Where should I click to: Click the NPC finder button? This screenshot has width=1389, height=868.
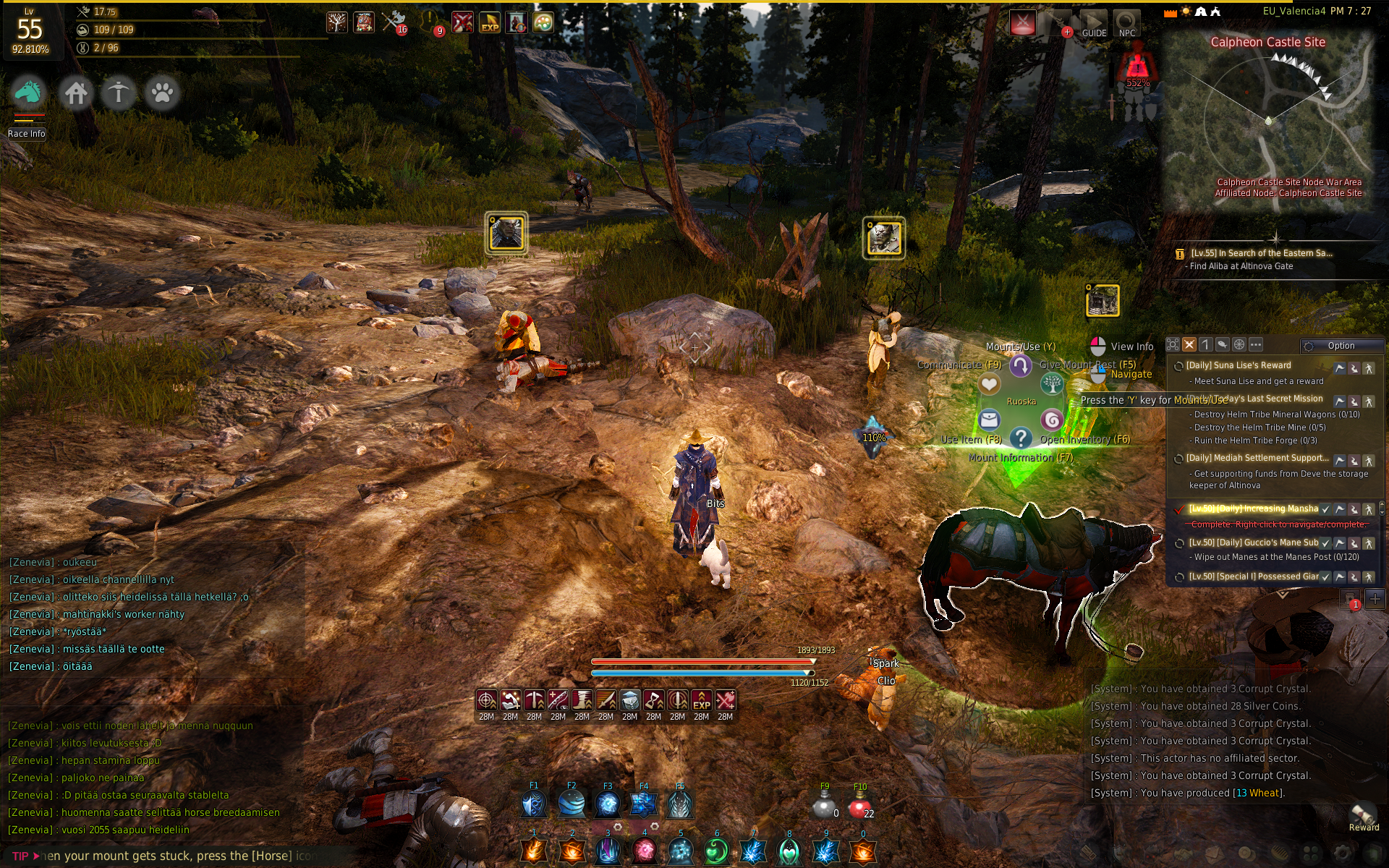point(1126,24)
